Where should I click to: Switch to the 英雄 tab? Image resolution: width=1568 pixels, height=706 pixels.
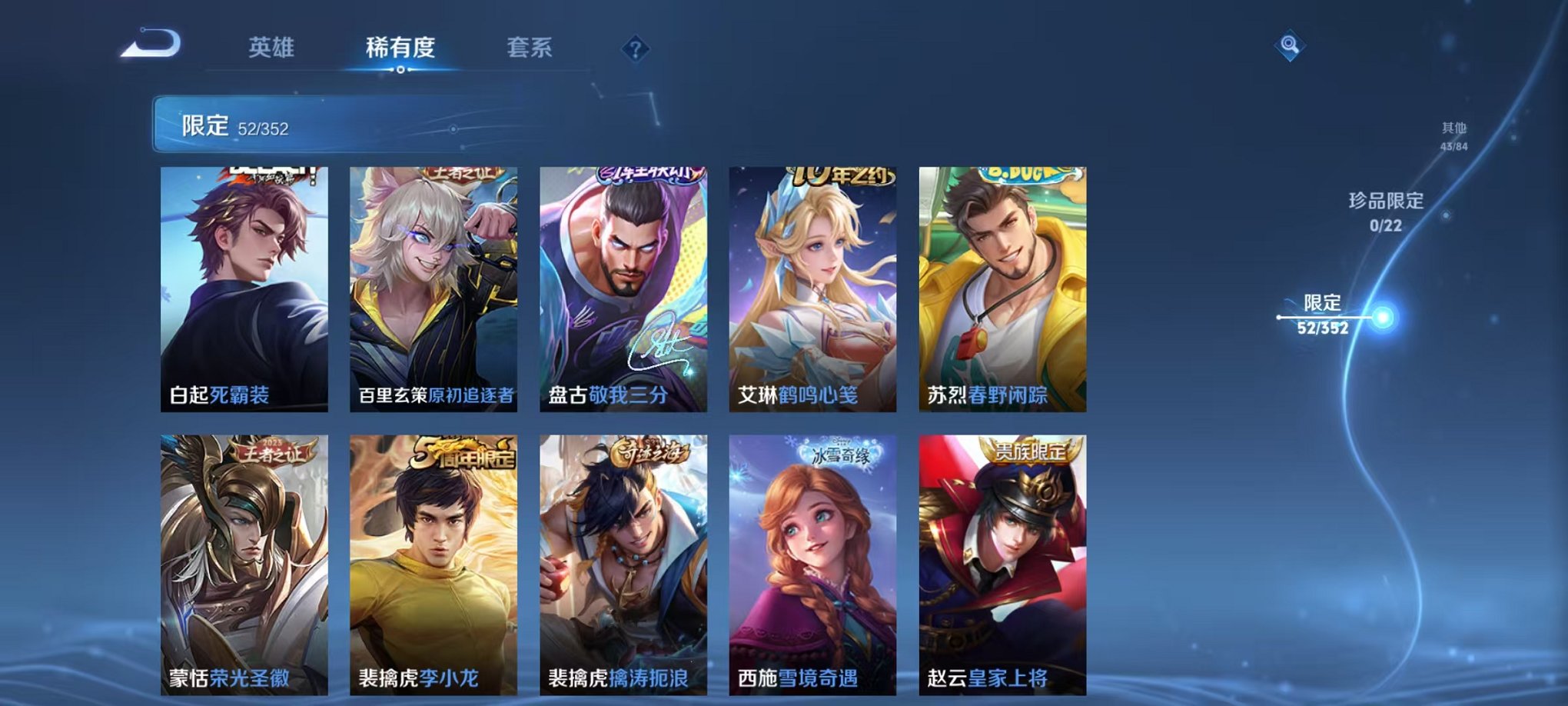click(x=273, y=46)
